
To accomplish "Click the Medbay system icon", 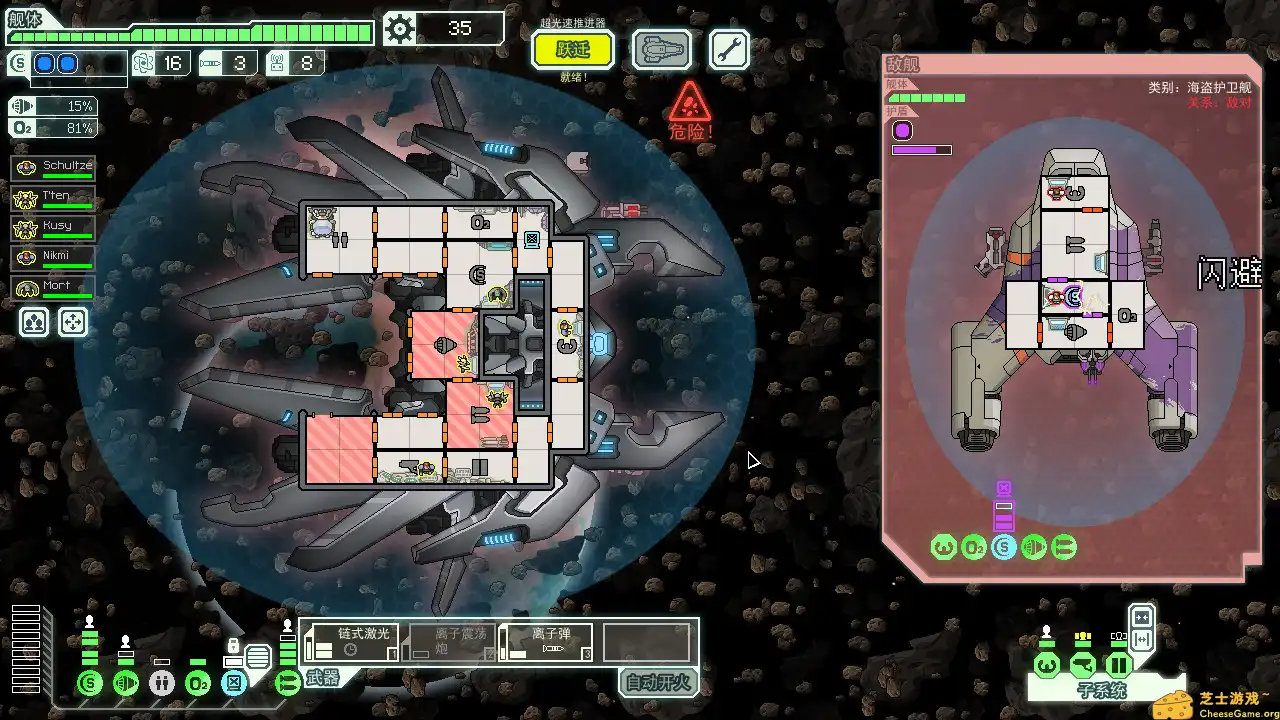I will pyautogui.click(x=161, y=683).
